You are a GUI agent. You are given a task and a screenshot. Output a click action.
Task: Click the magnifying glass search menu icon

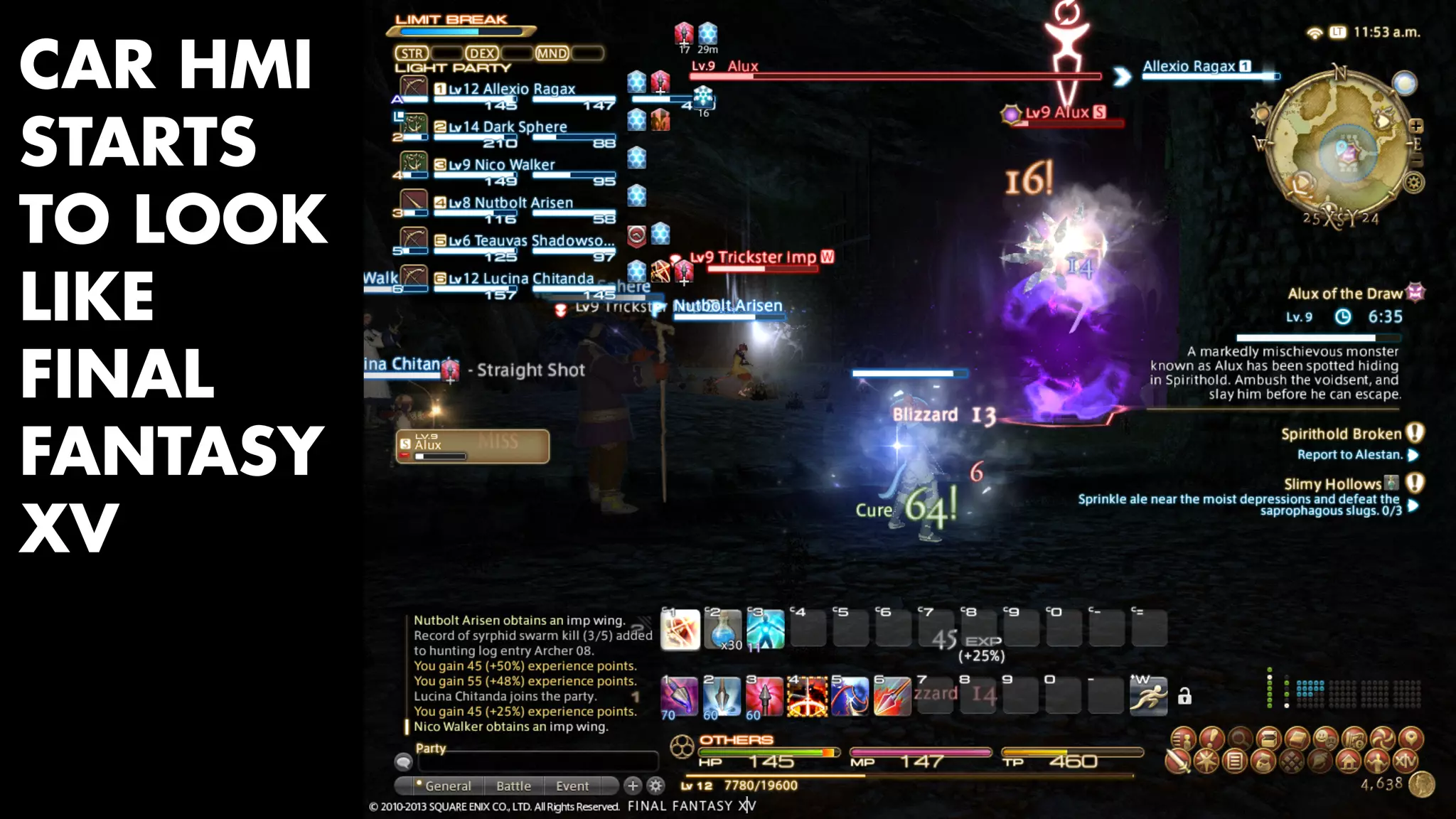(x=1240, y=738)
